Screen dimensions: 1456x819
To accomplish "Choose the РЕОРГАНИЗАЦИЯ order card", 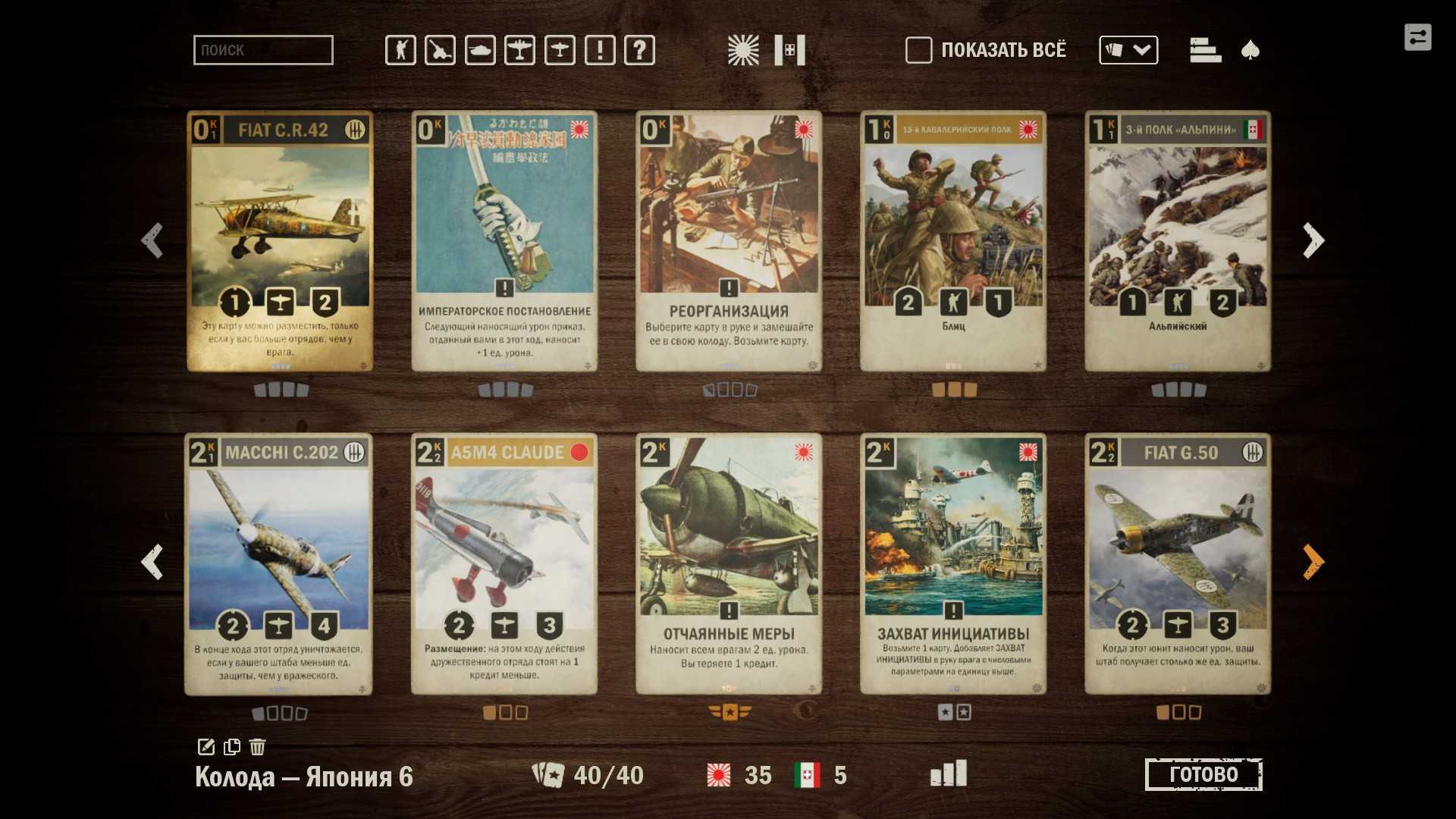I will (729, 241).
